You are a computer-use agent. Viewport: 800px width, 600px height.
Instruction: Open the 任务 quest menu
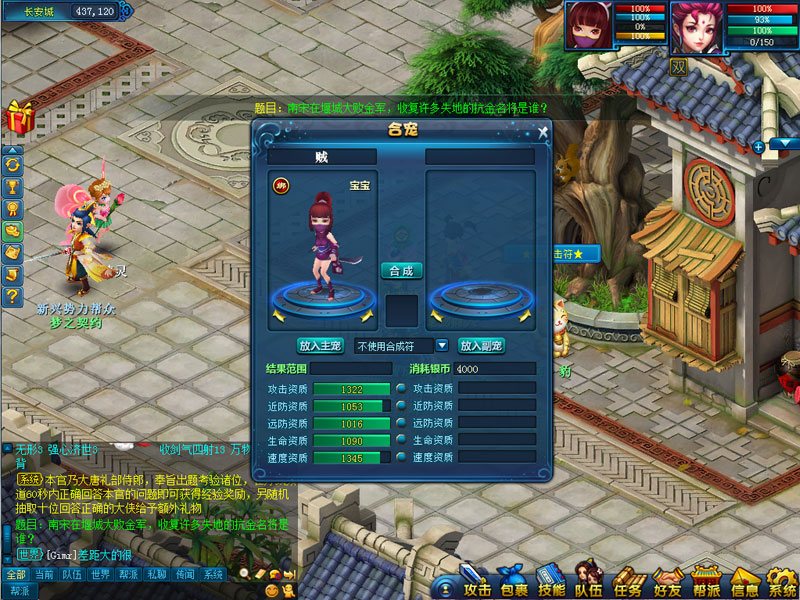click(x=626, y=580)
